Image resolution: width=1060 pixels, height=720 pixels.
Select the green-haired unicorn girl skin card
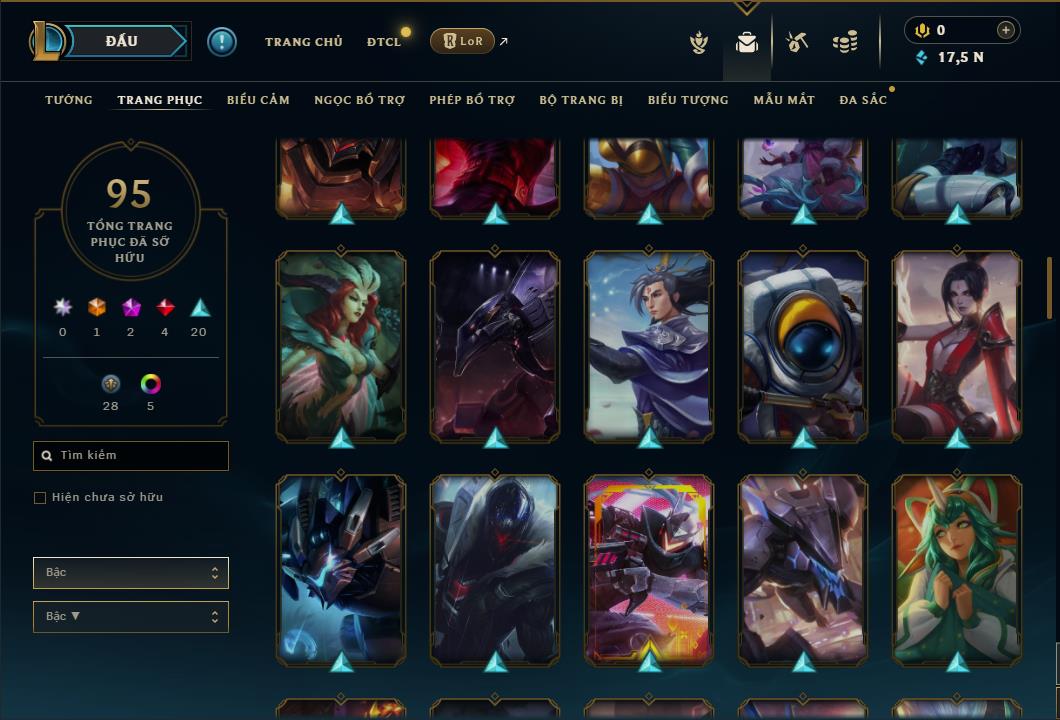click(x=957, y=568)
